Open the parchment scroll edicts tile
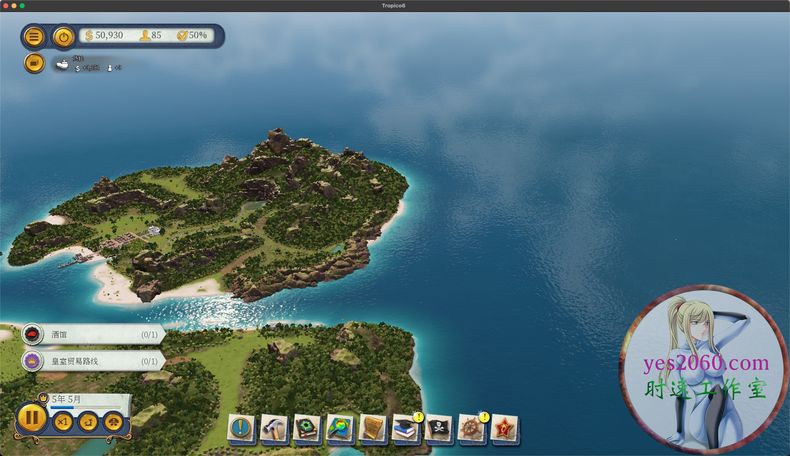Image resolution: width=790 pixels, height=456 pixels. point(373,428)
